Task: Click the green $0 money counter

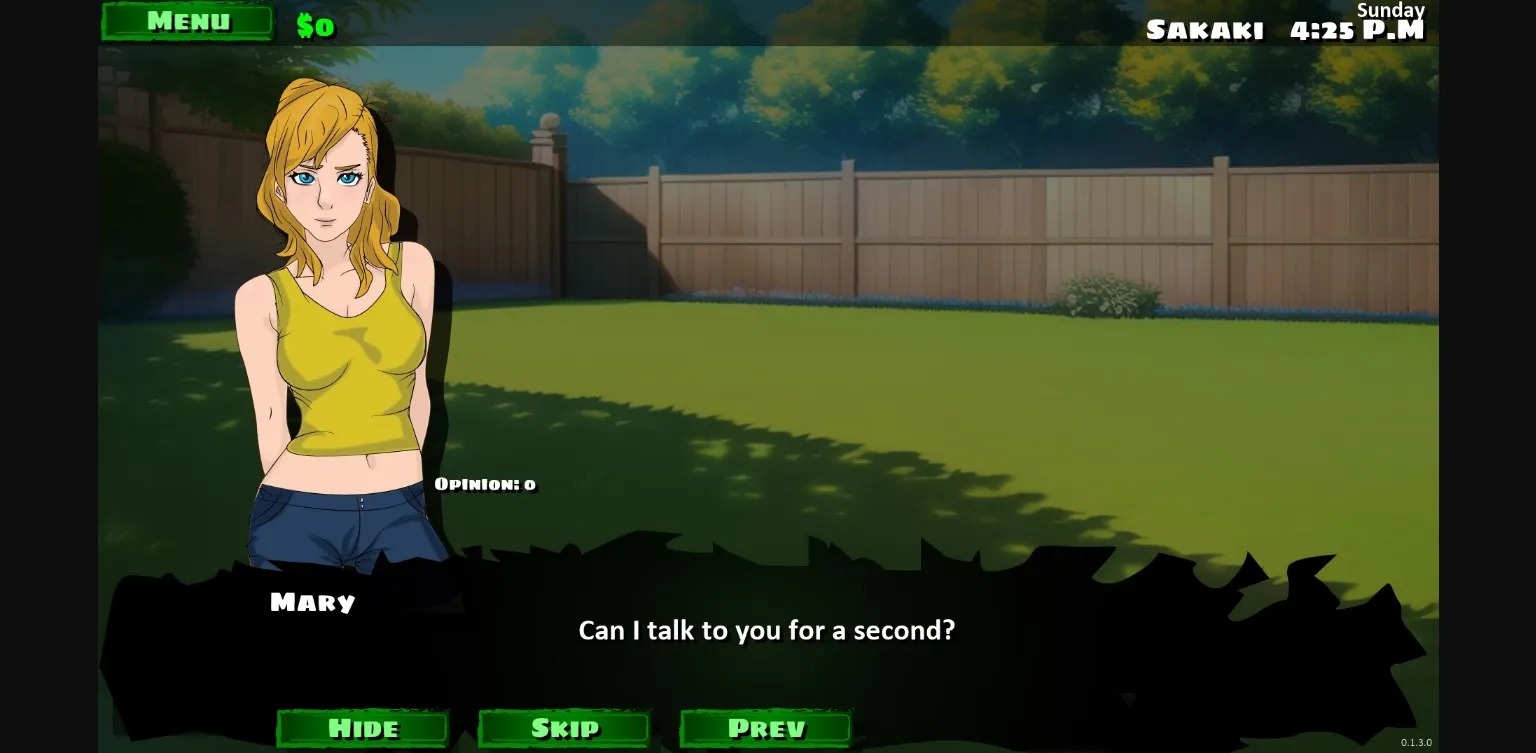Action: coord(316,25)
